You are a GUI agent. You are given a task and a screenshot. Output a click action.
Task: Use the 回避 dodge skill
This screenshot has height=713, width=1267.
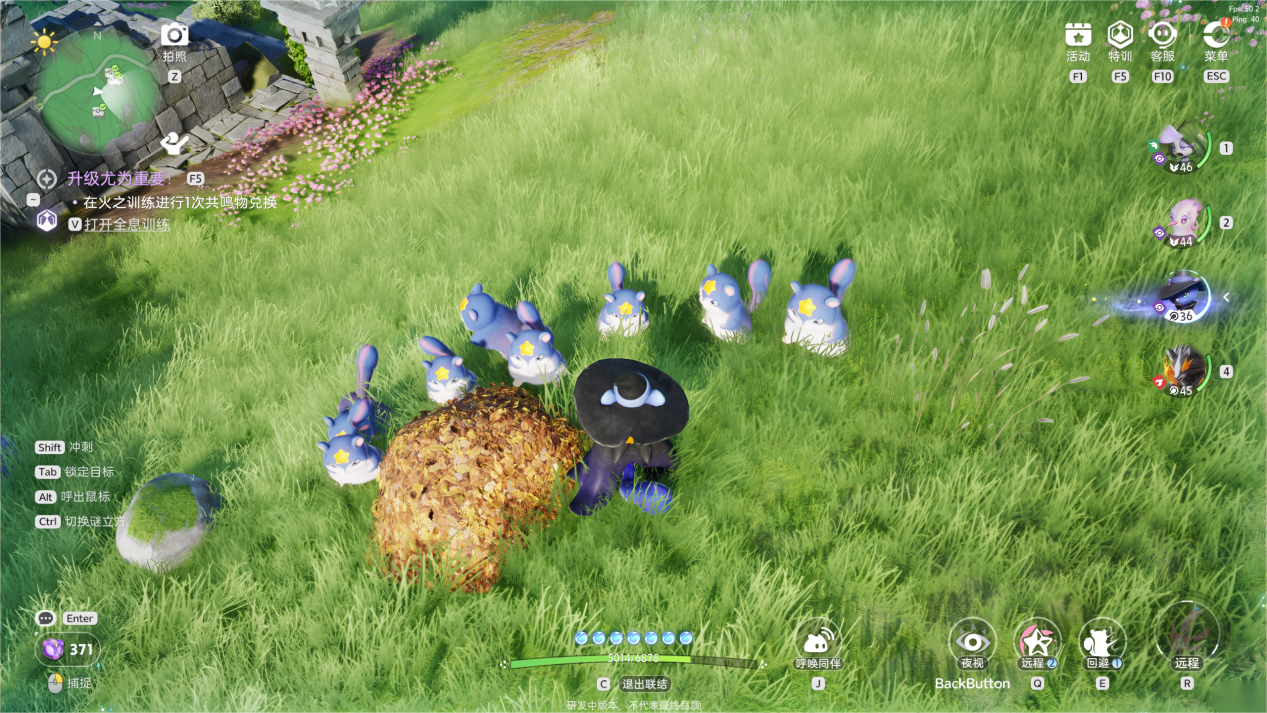pos(1101,642)
